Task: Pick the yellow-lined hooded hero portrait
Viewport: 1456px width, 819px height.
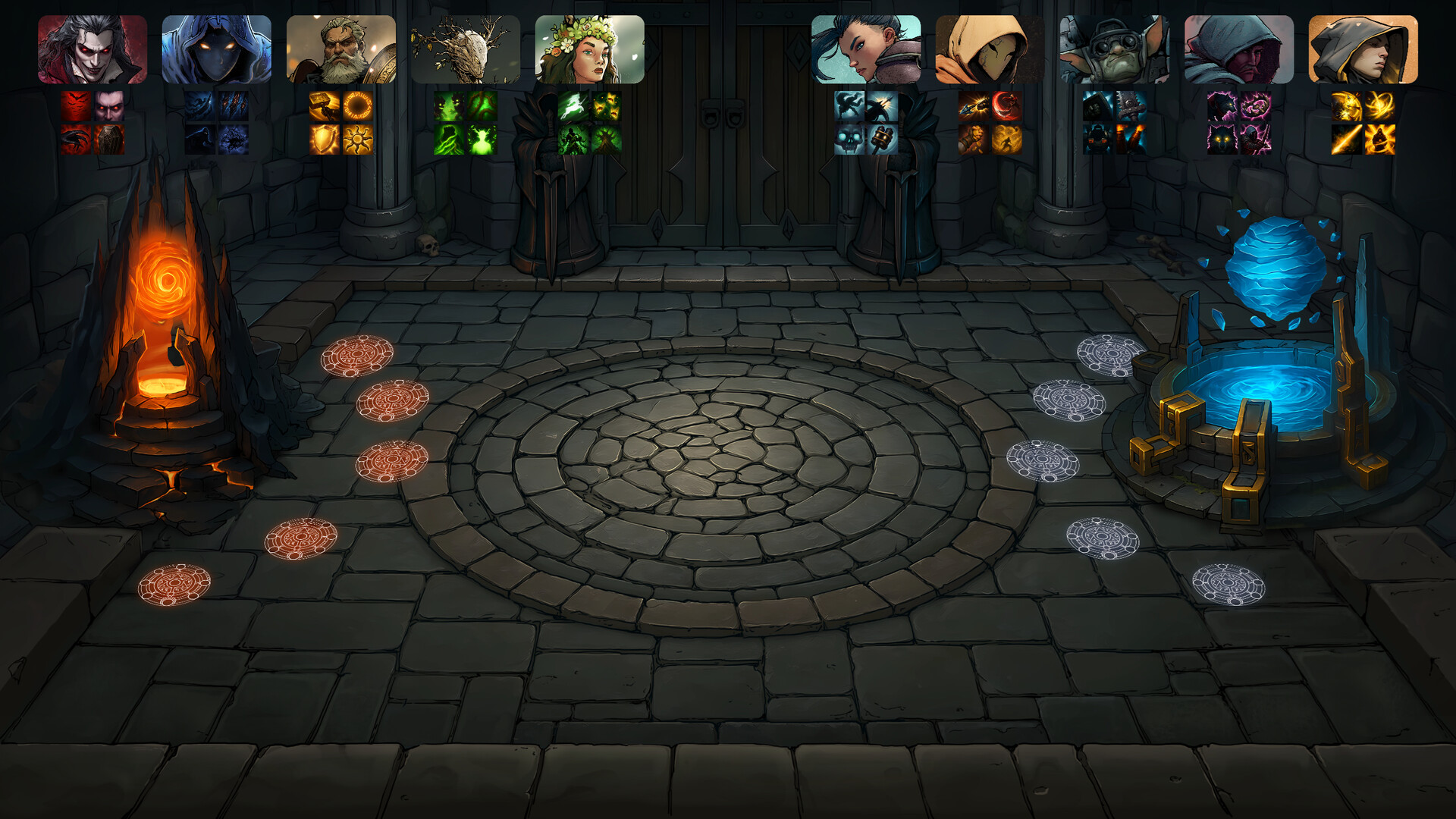Action: tap(1363, 49)
